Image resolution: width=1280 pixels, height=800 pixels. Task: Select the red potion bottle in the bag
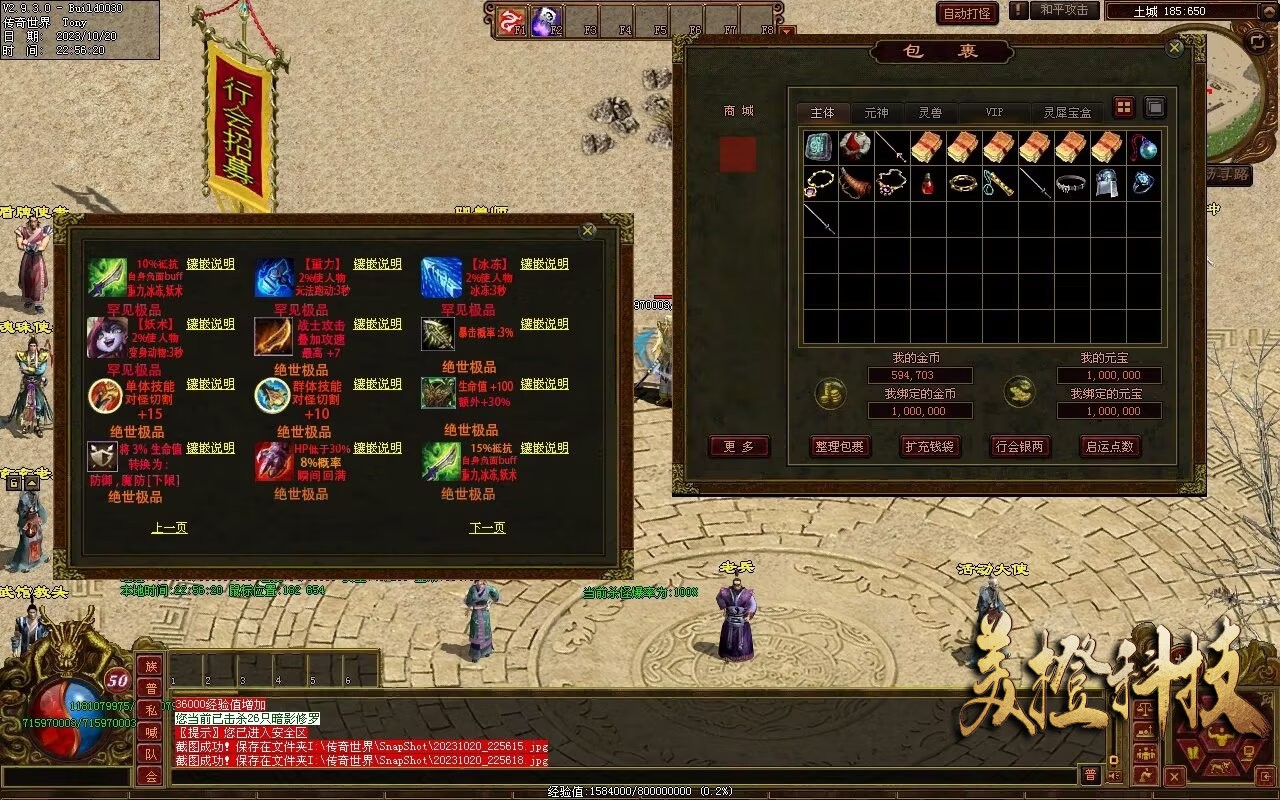[928, 184]
